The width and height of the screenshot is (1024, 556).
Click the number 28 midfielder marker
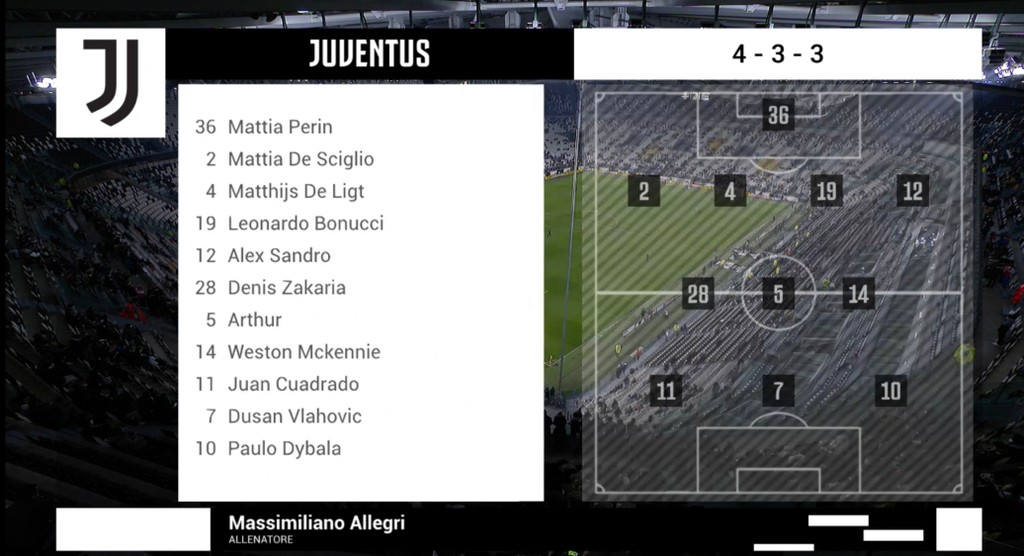(x=698, y=294)
